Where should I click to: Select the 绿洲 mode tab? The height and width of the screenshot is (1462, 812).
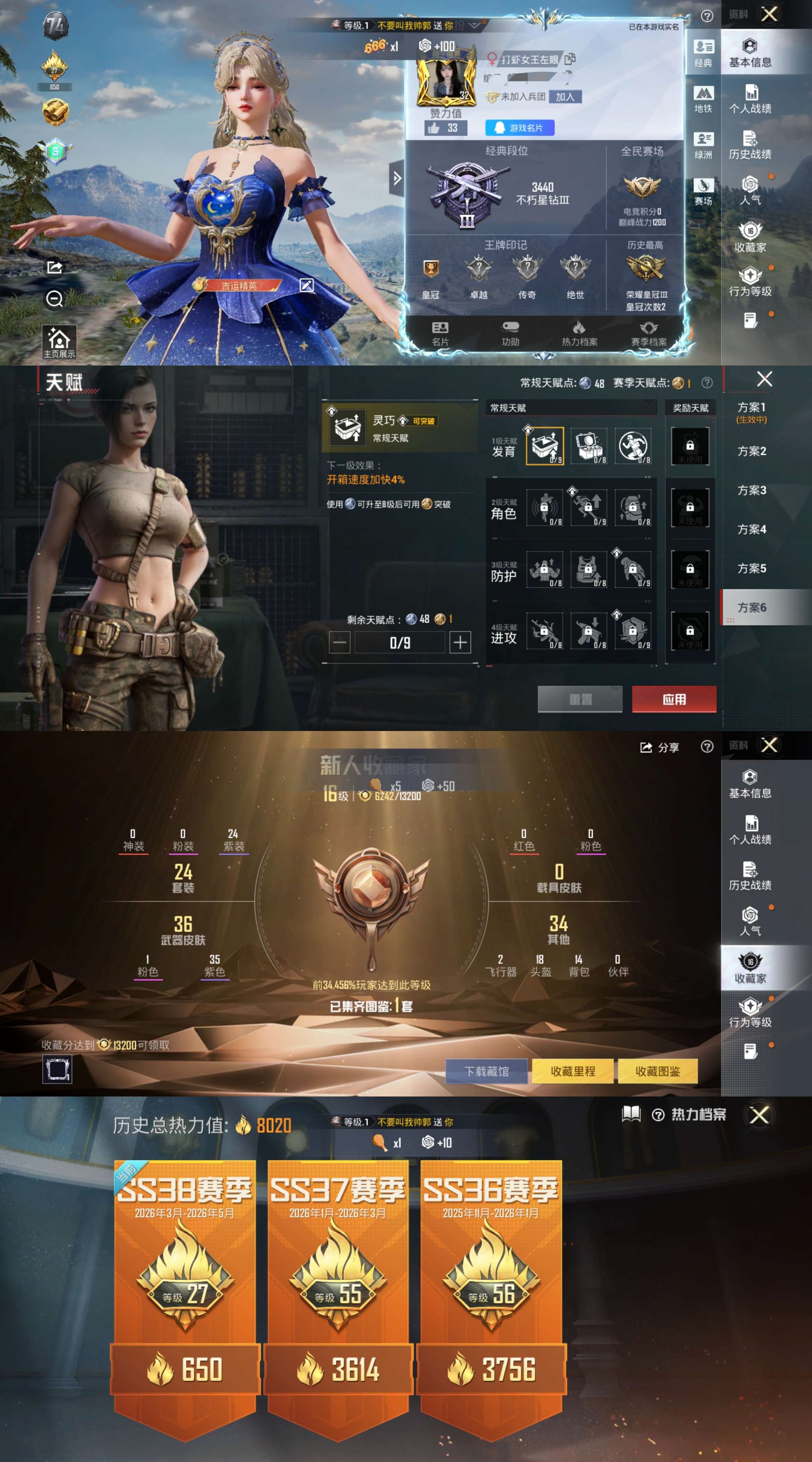click(703, 145)
